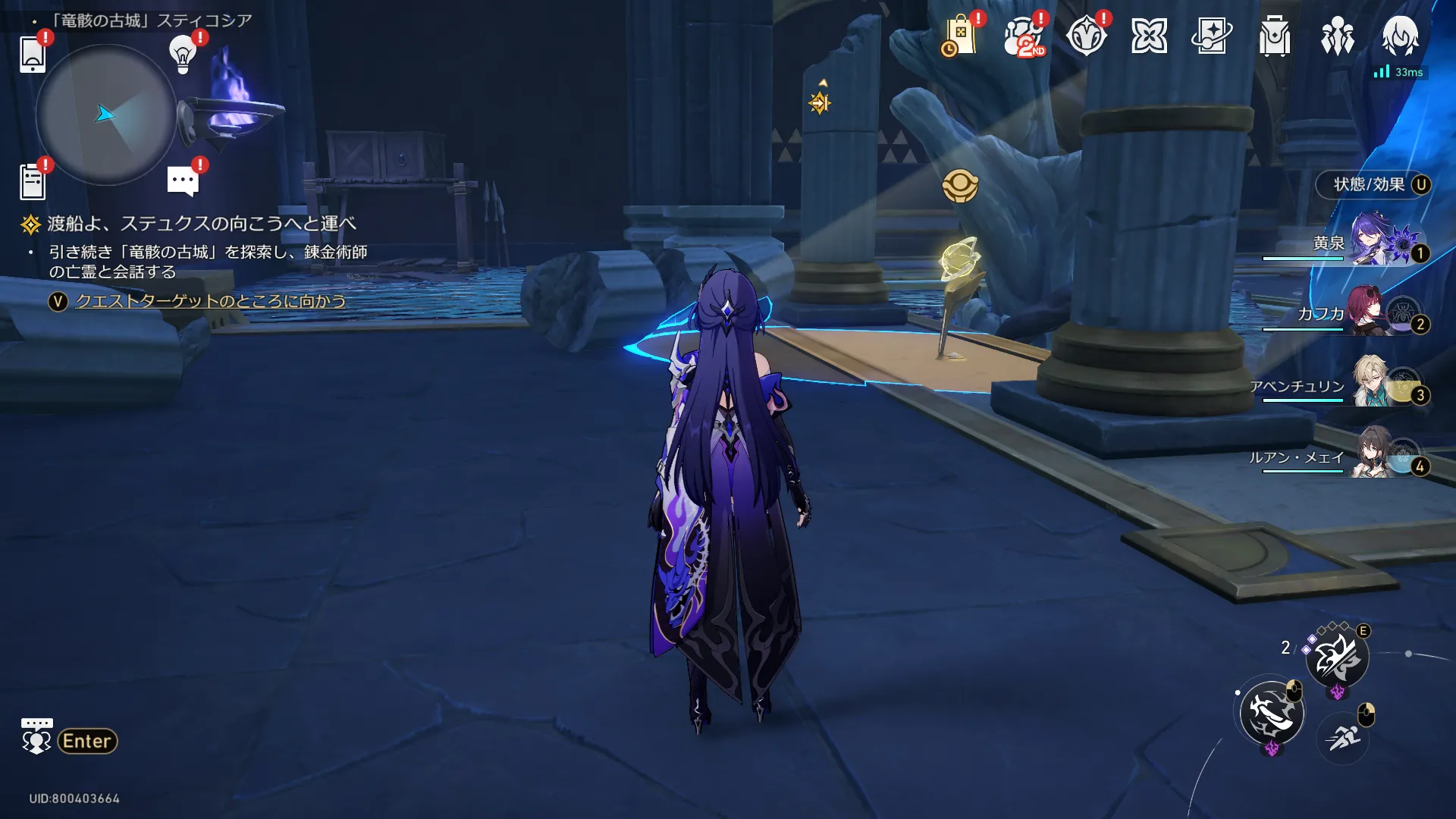Open the quest log clipboard icon
This screenshot has width=1456, height=819.
tap(33, 182)
